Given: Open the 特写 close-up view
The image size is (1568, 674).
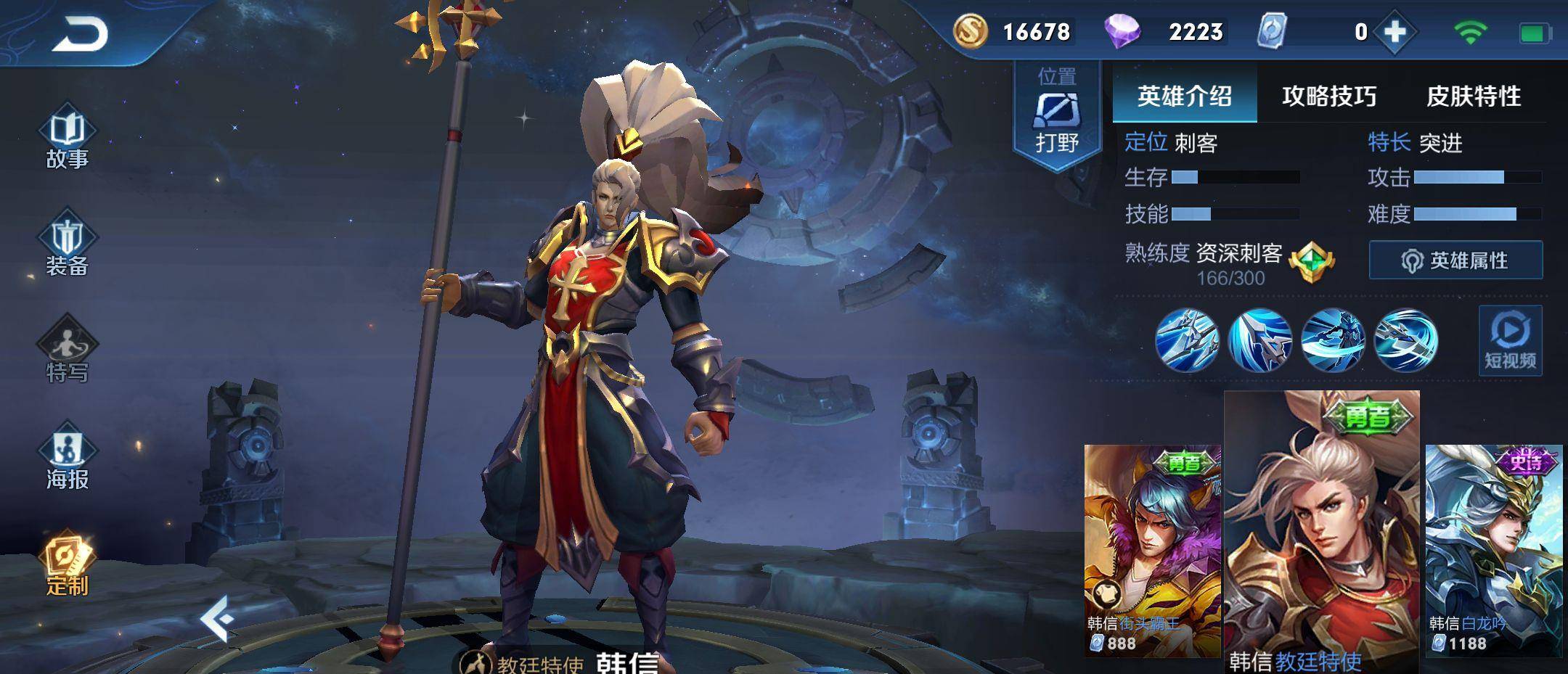Looking at the screenshot, I should point(67,353).
